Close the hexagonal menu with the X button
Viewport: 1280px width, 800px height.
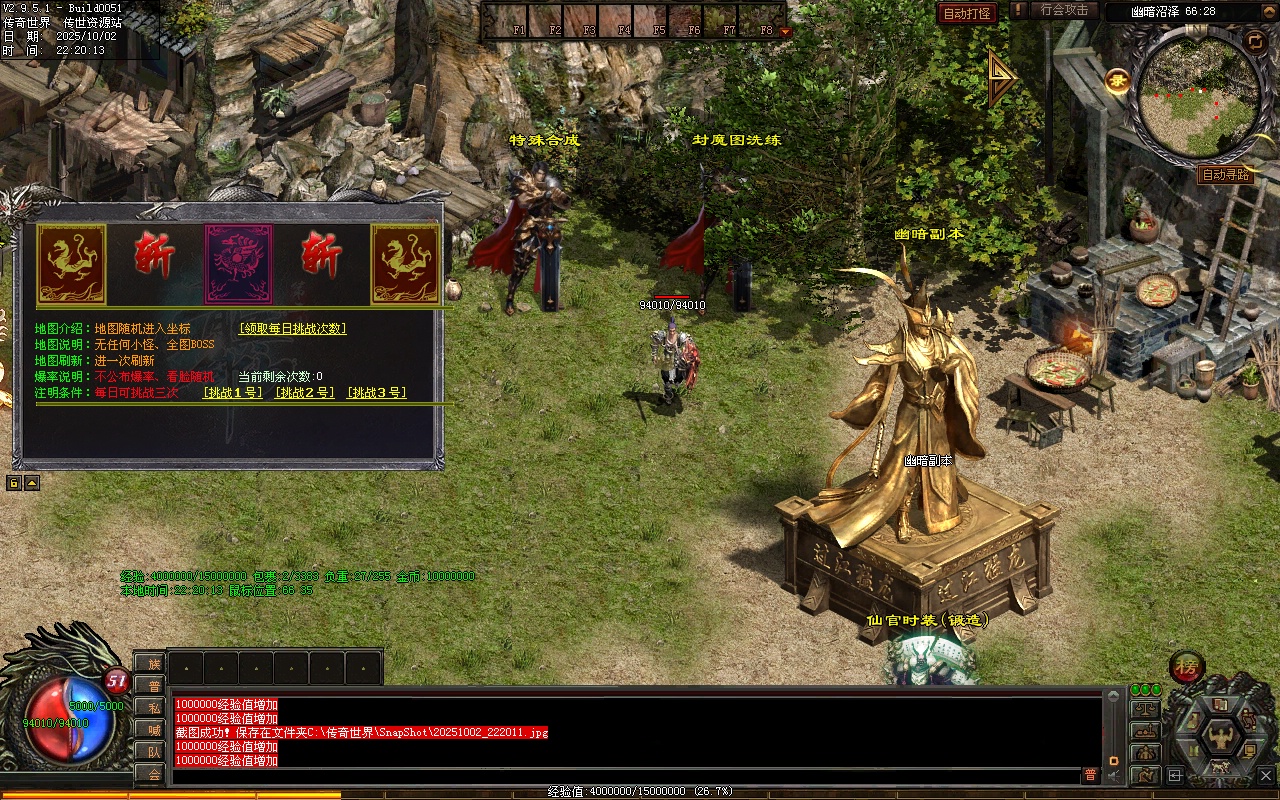tap(1268, 773)
